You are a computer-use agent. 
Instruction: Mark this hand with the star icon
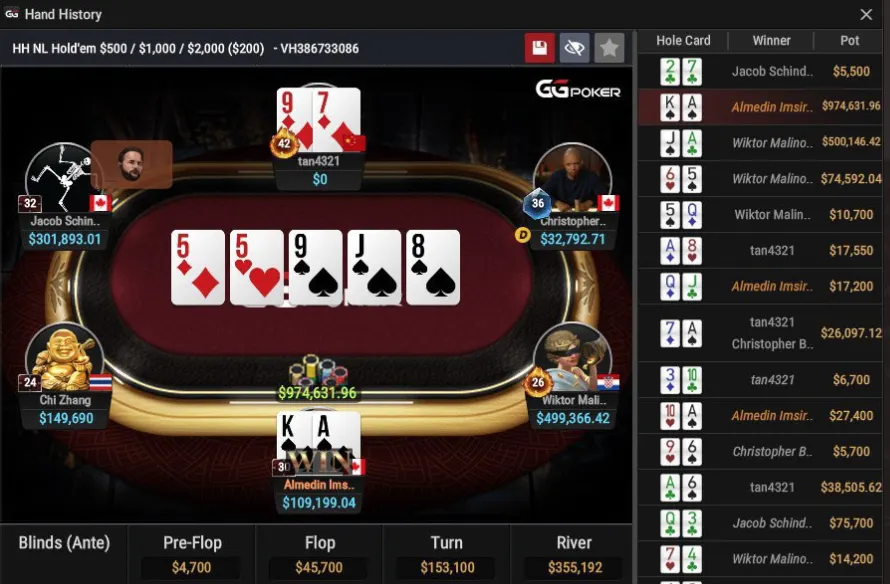[608, 48]
